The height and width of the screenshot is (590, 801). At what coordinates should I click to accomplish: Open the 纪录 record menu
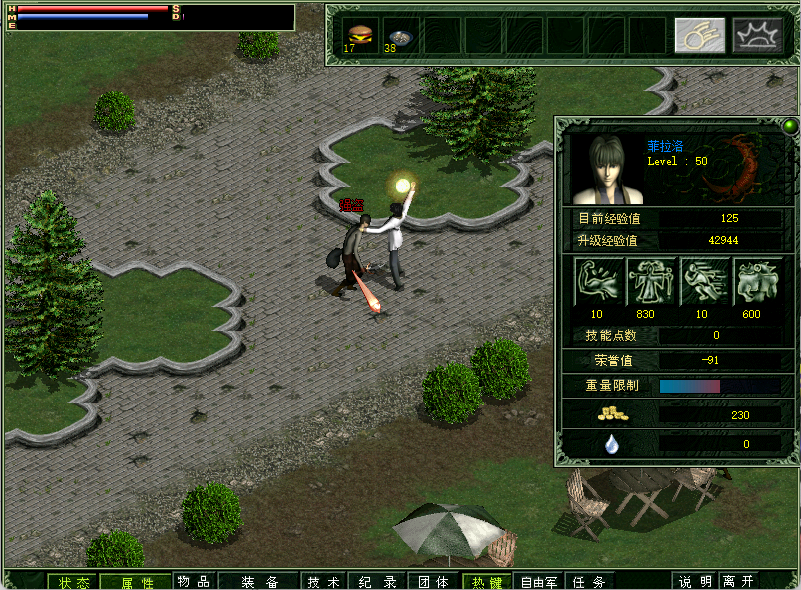378,582
